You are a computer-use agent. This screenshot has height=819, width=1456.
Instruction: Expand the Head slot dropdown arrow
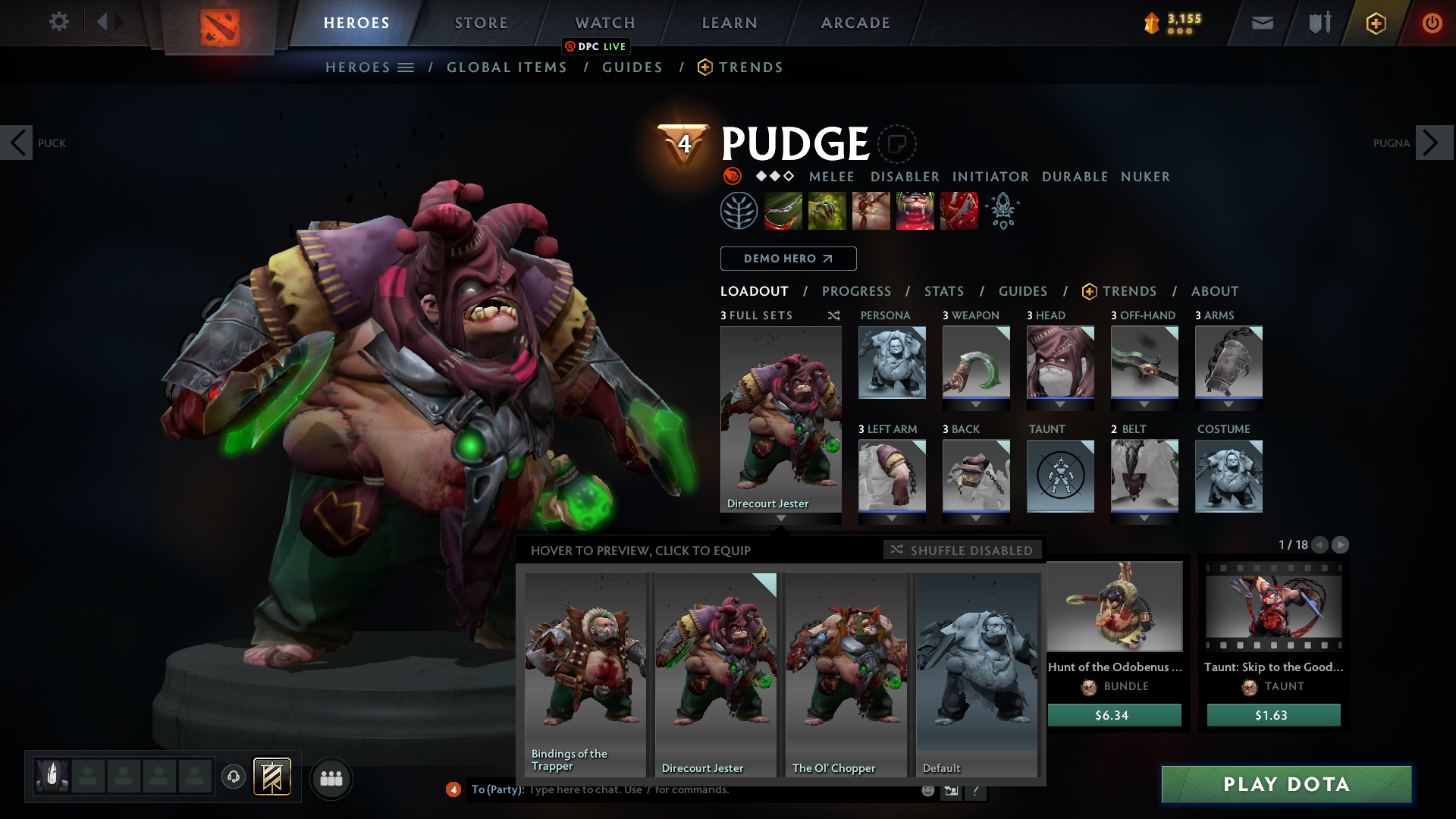(x=1060, y=404)
